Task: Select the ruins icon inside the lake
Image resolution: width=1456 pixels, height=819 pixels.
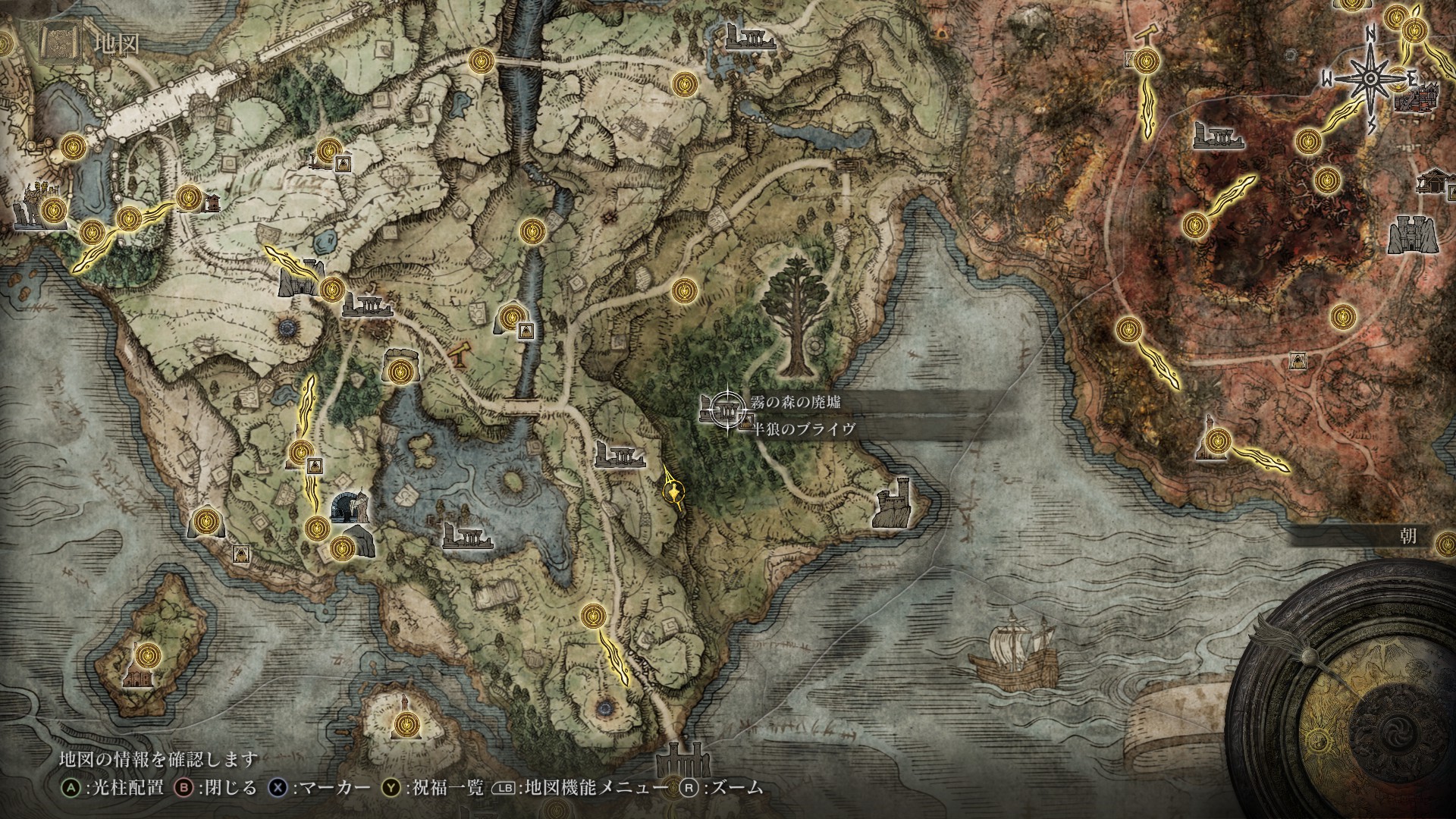Action: pos(467,535)
